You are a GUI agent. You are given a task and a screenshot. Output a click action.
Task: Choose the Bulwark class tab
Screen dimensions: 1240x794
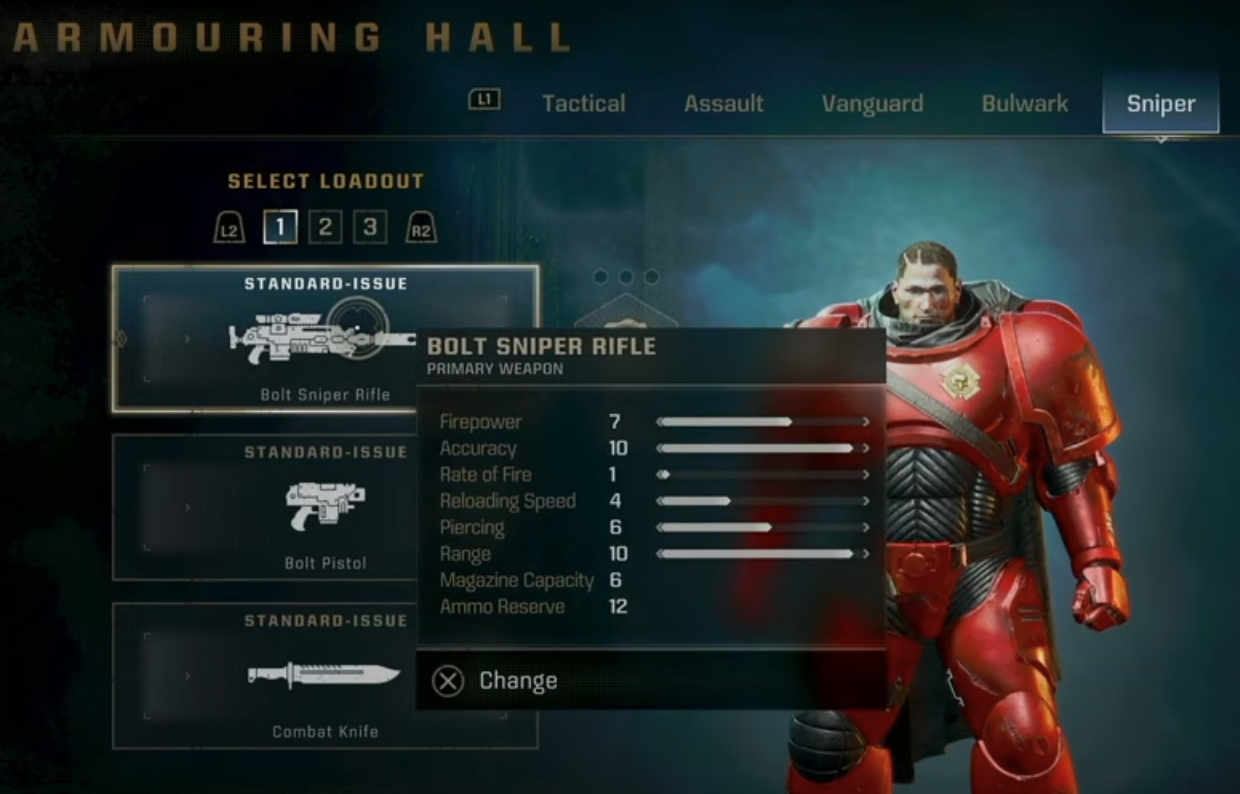[x=1024, y=104]
